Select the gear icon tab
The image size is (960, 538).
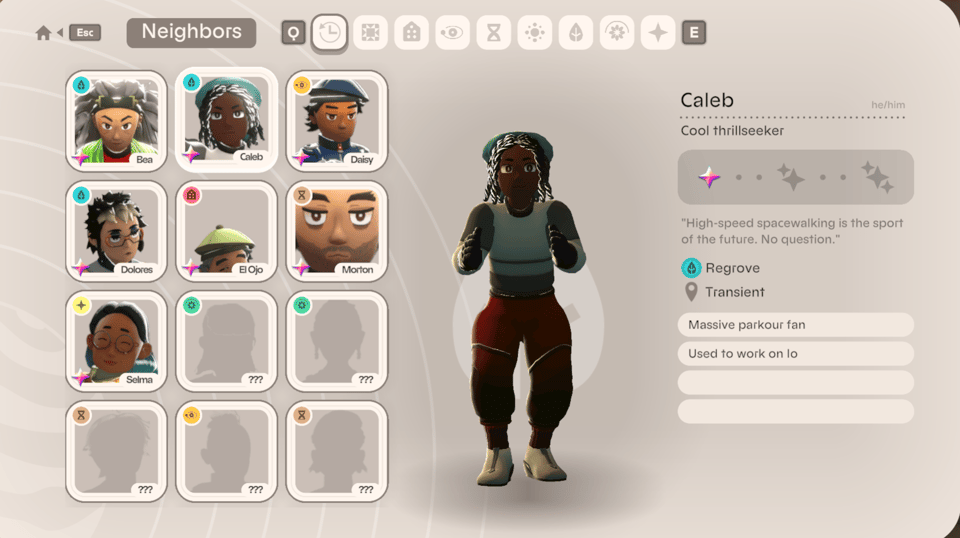[x=617, y=33]
